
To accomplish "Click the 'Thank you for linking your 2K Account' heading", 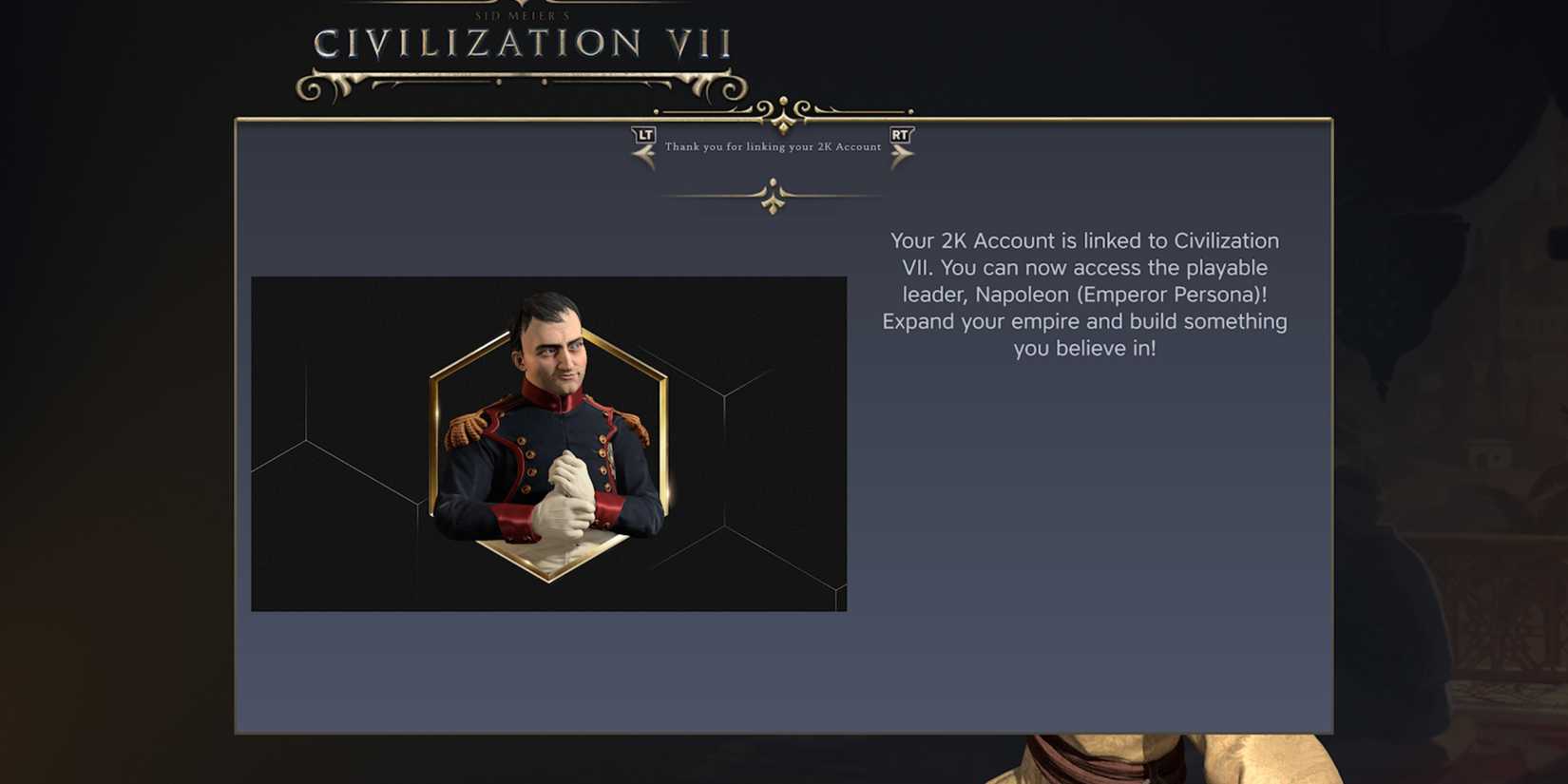I will (774, 148).
